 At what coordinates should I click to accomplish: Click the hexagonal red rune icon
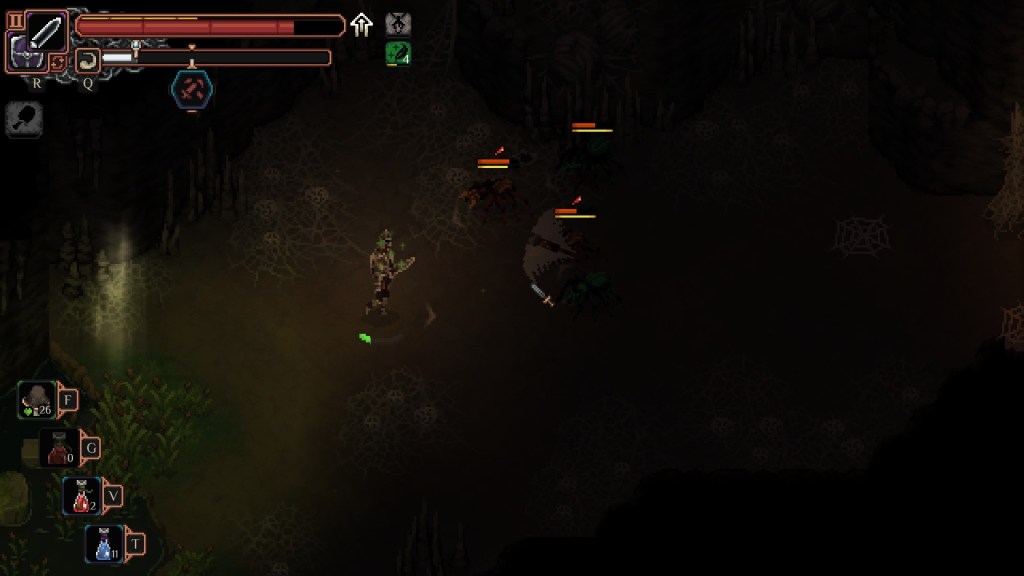(x=190, y=90)
